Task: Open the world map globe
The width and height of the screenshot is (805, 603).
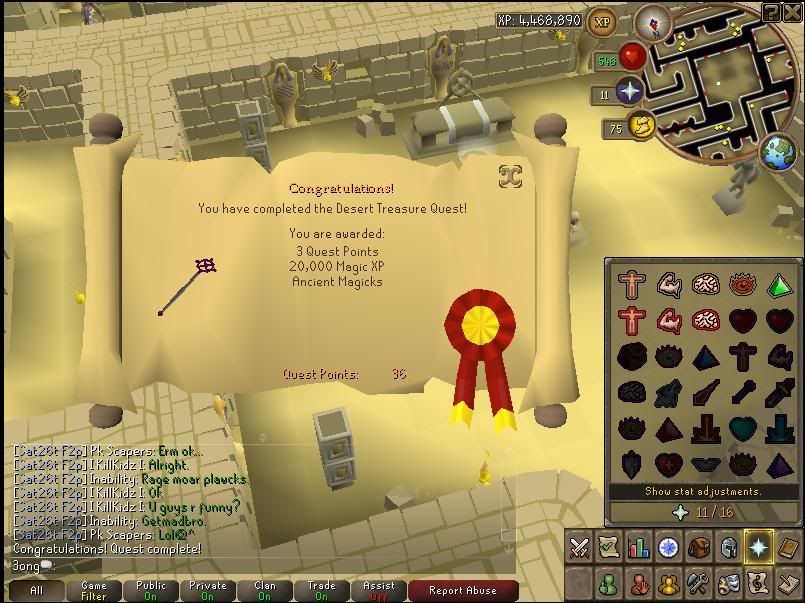Action: tap(779, 153)
